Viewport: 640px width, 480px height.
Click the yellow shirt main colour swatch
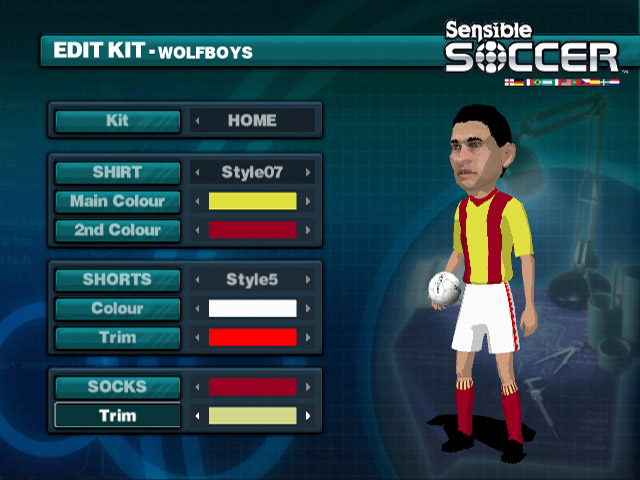tap(252, 201)
